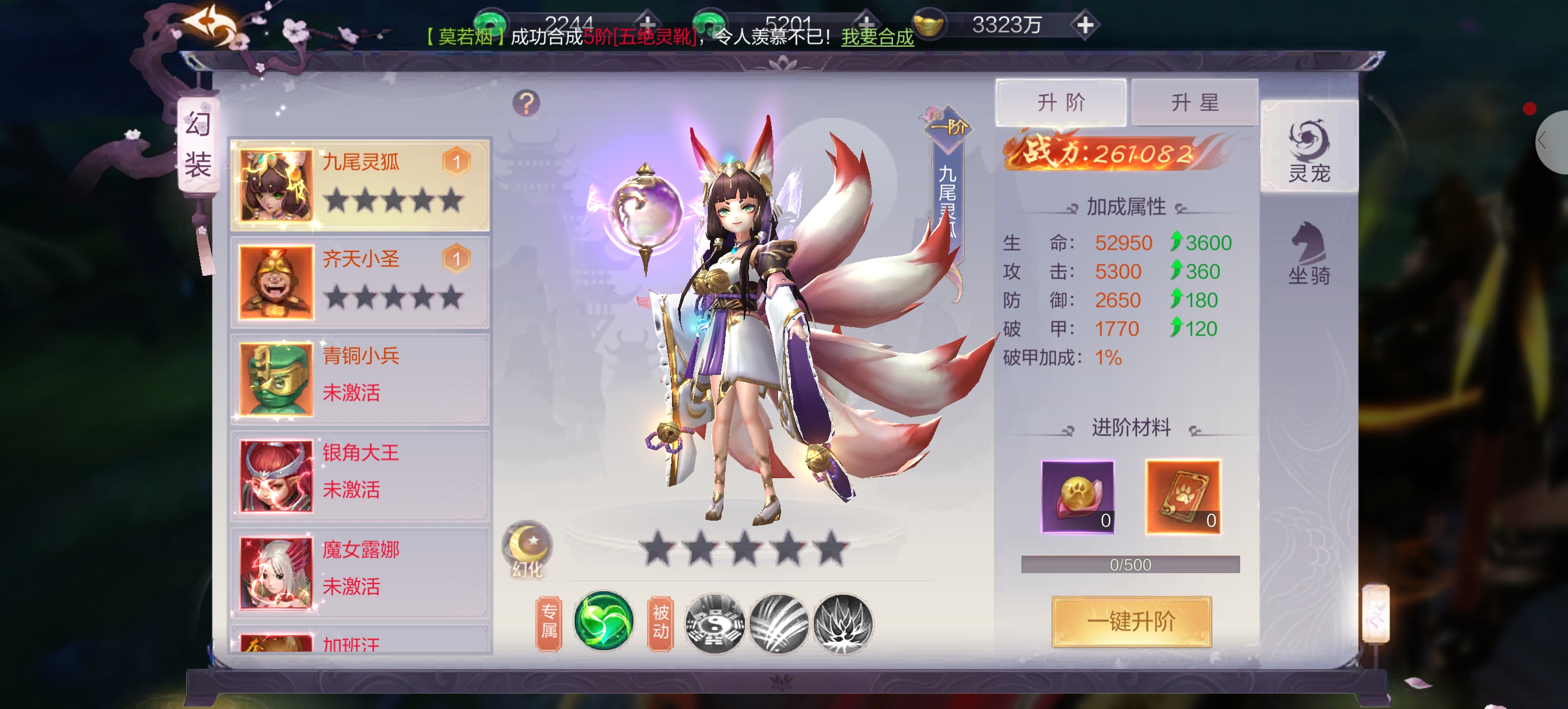Switch to the 升星 tab
Screen dimensions: 1568x709
tap(1194, 102)
